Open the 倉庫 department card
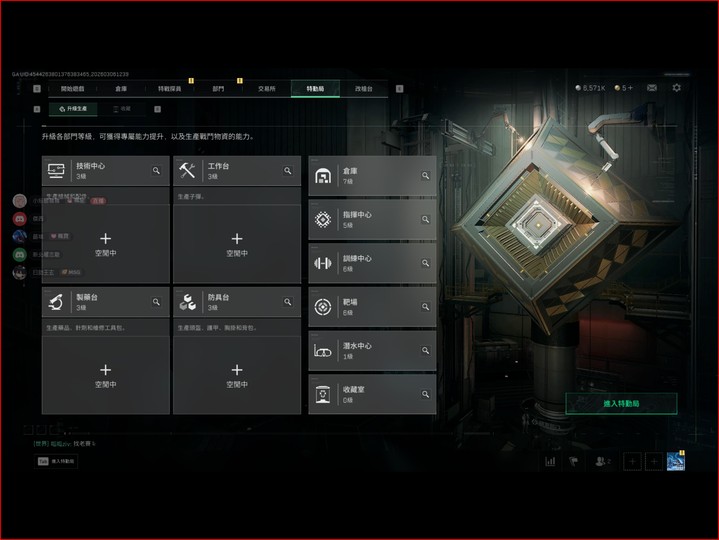This screenshot has width=719, height=540. 372,176
